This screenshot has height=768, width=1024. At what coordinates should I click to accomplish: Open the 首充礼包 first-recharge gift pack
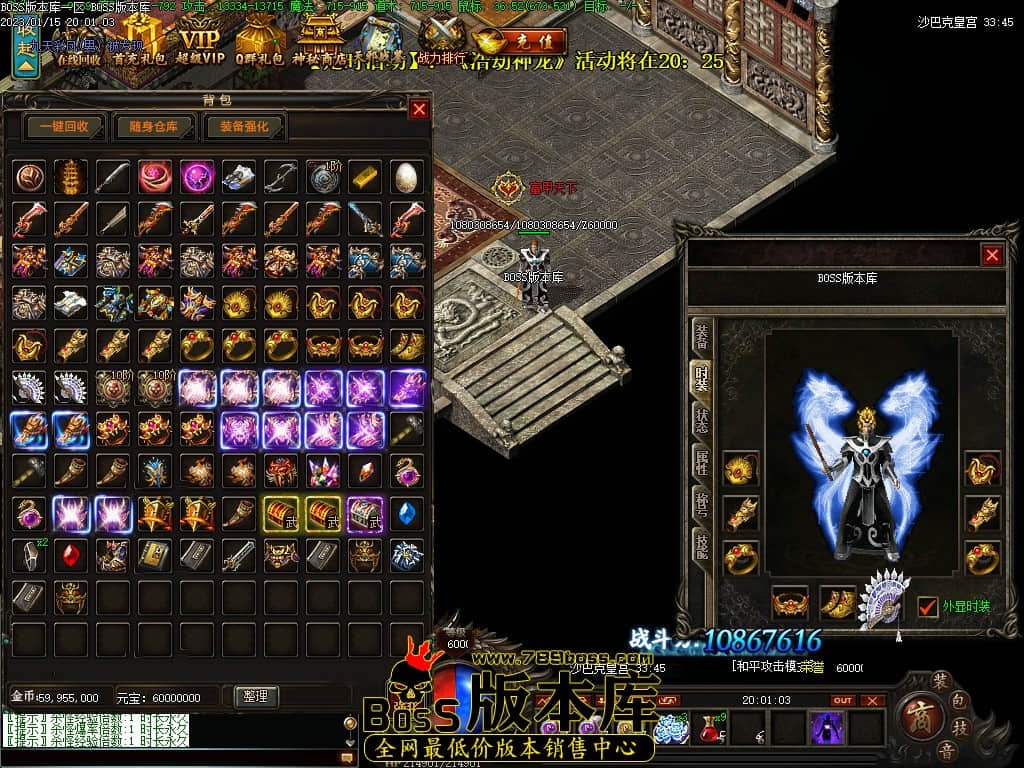138,43
